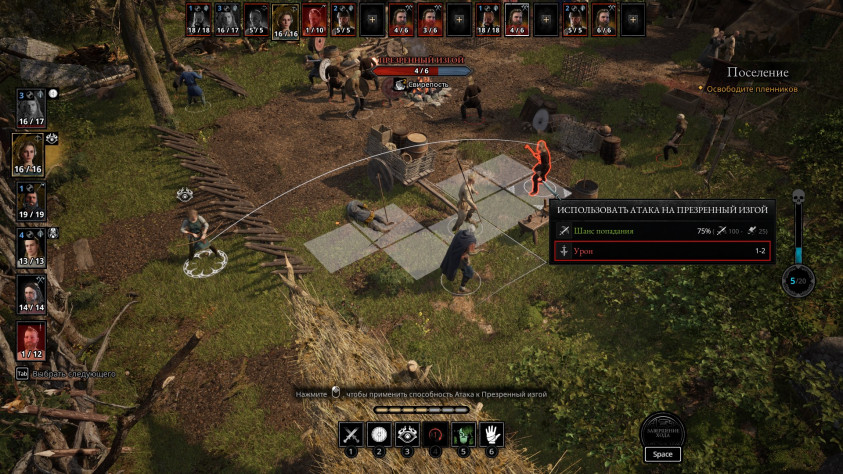Select the 18 / 18 portrait at initiative bar start
This screenshot has height=474, width=843.
coord(199,17)
